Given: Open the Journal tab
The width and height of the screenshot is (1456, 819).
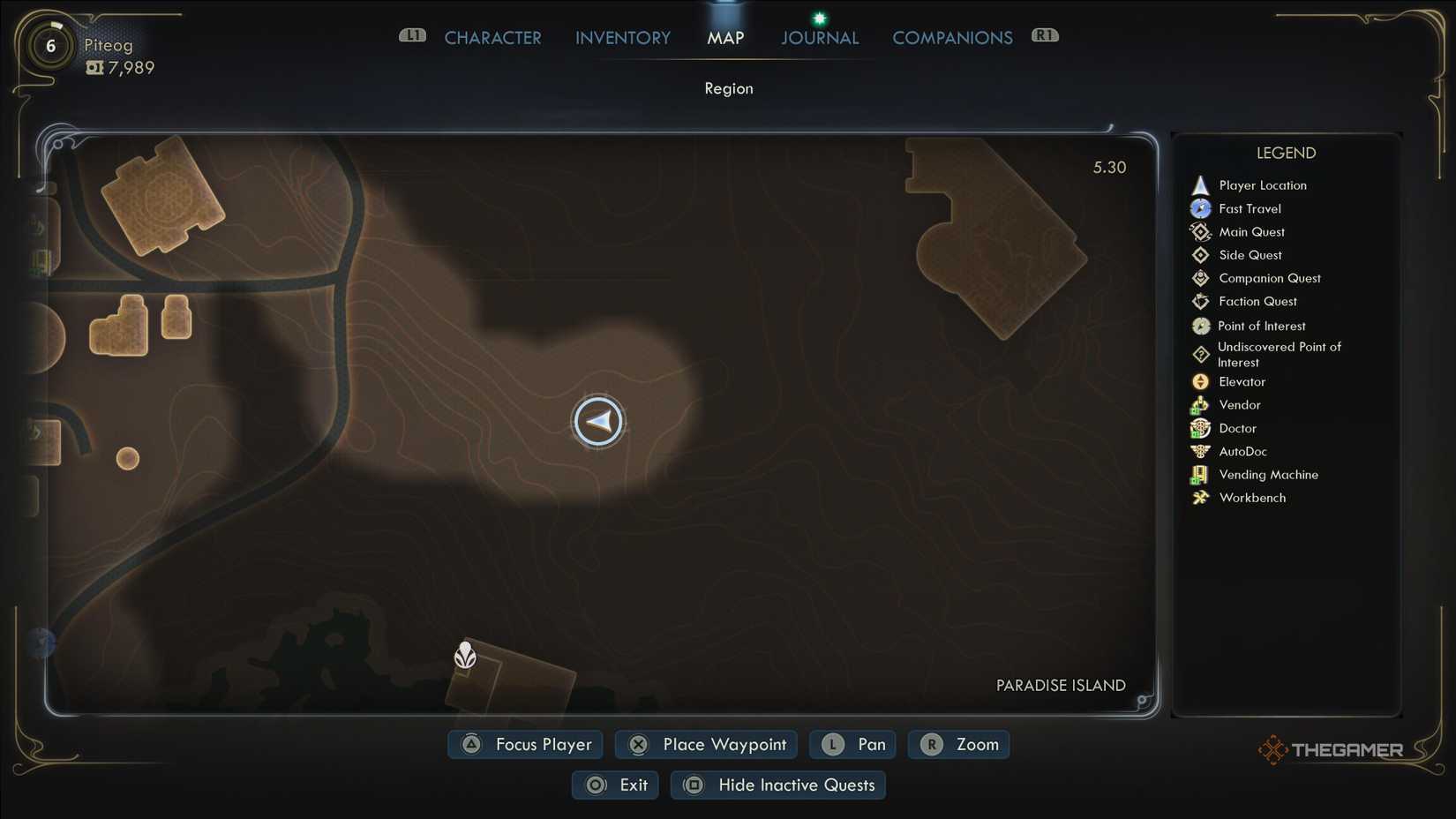Looking at the screenshot, I should tap(819, 37).
